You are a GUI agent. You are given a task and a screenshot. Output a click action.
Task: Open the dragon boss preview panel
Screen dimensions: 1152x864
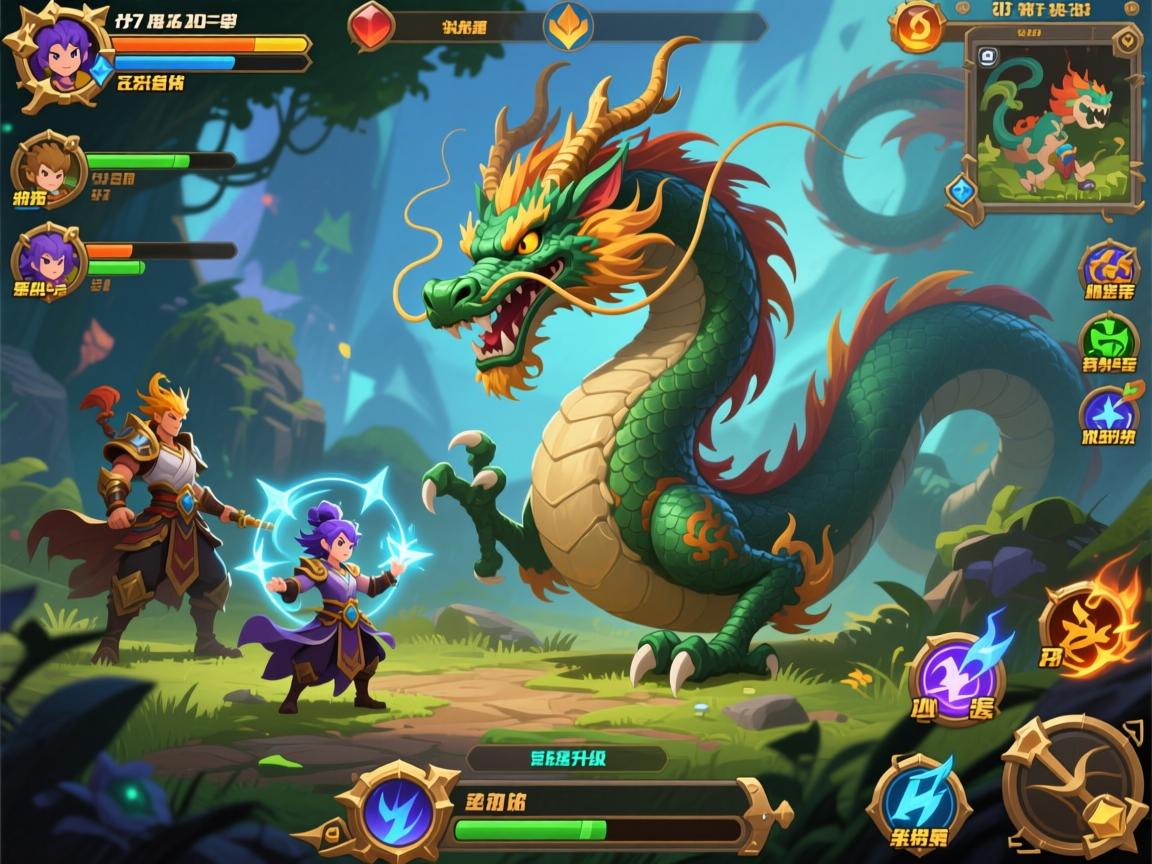(1051, 124)
